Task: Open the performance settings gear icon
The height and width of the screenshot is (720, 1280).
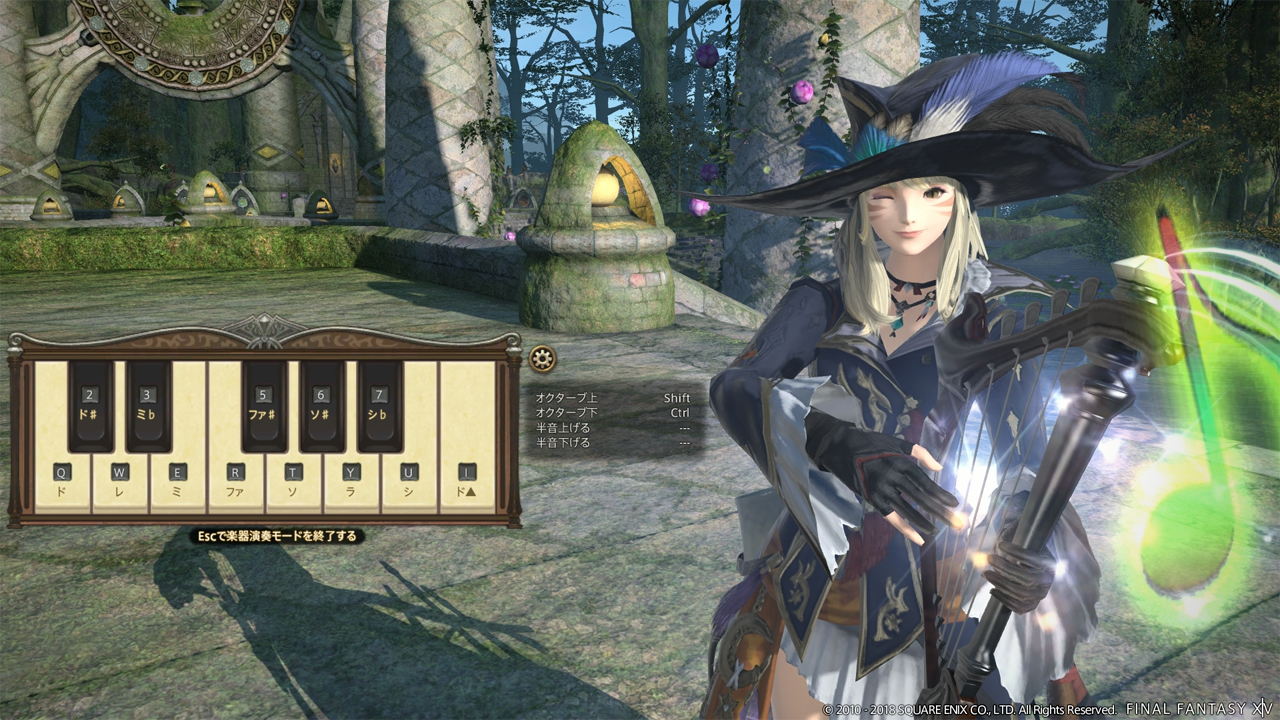Action: [542, 359]
